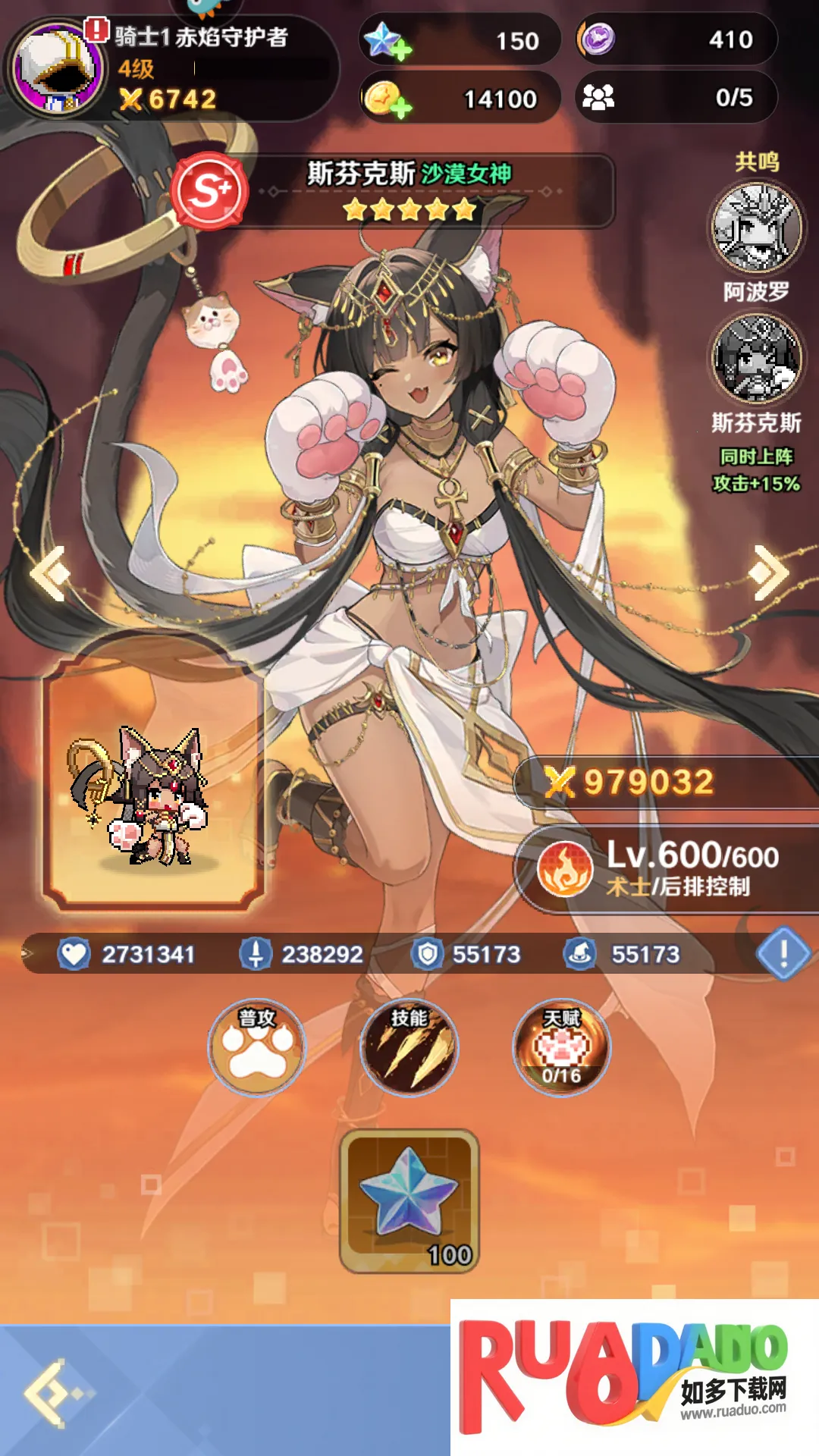819x1456 pixels.
Task: View the Sphinx resonance portrait
Action: click(756, 358)
